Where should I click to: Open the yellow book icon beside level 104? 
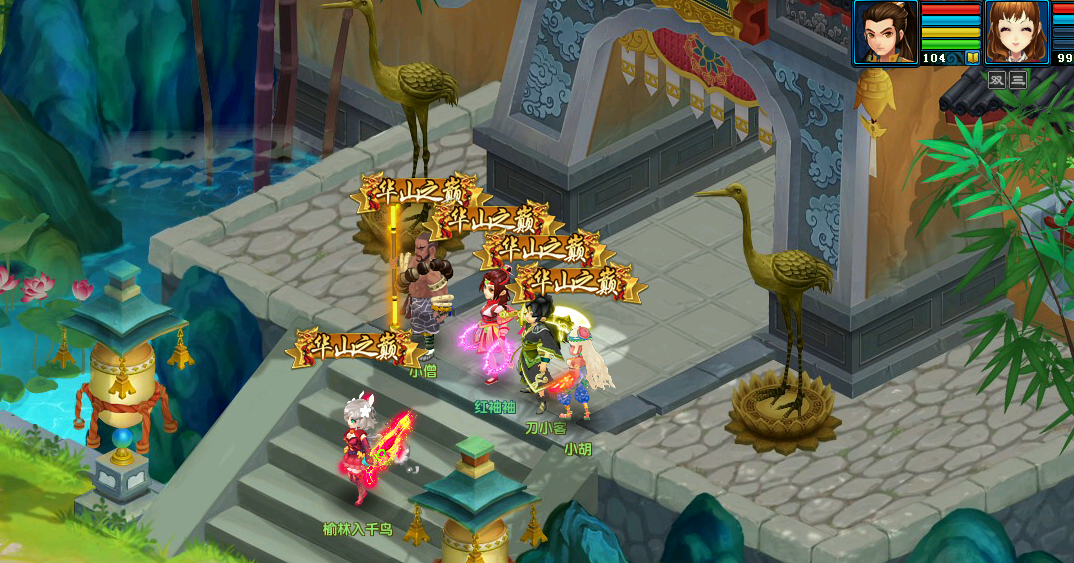971,58
